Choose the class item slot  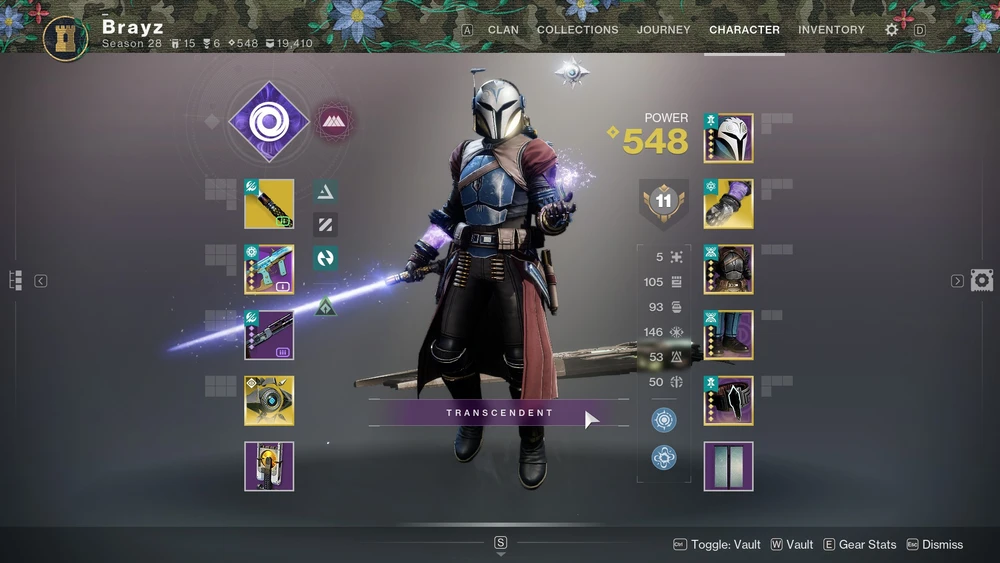[x=729, y=401]
